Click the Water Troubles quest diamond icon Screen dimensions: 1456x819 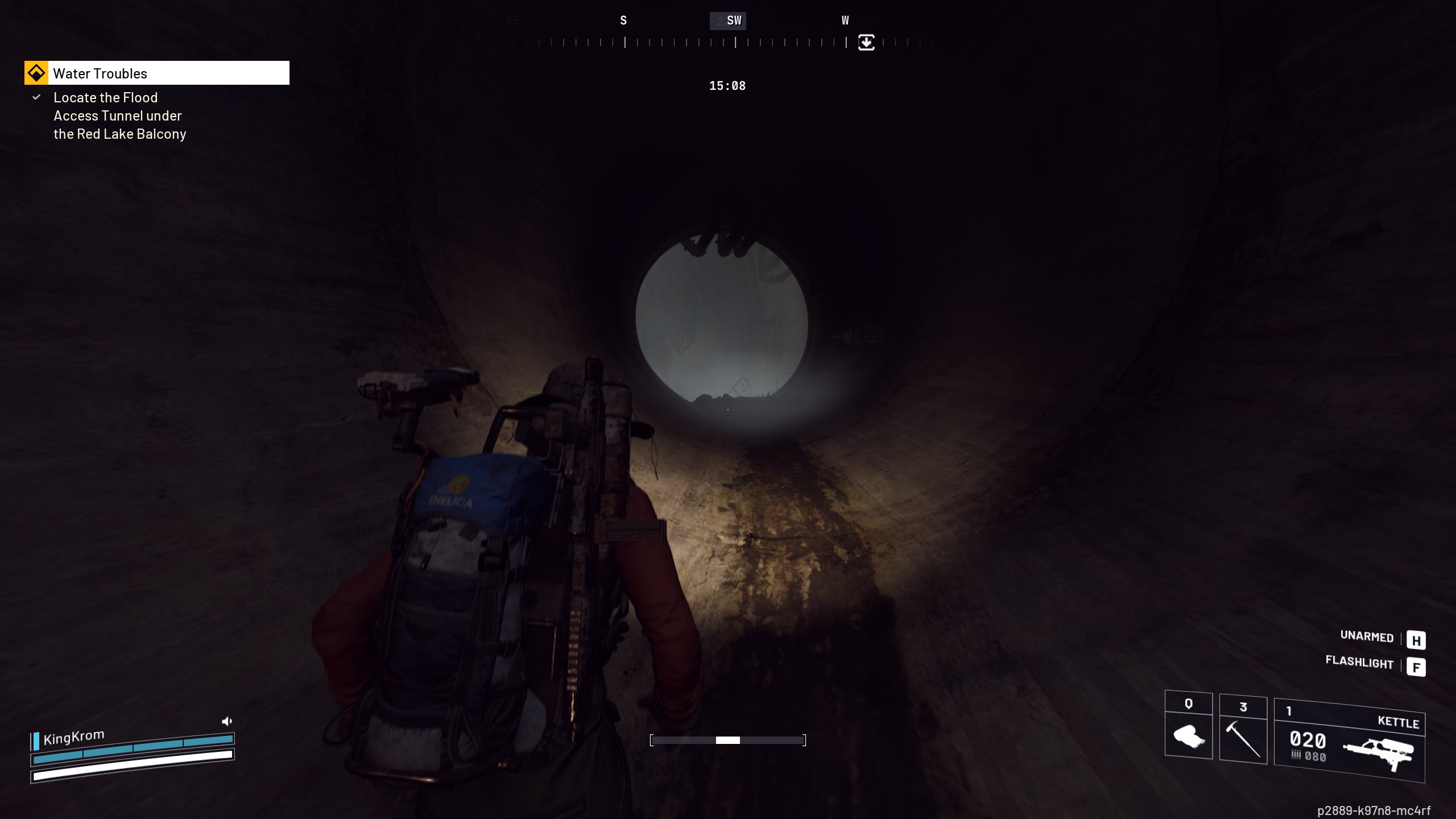coord(37,73)
